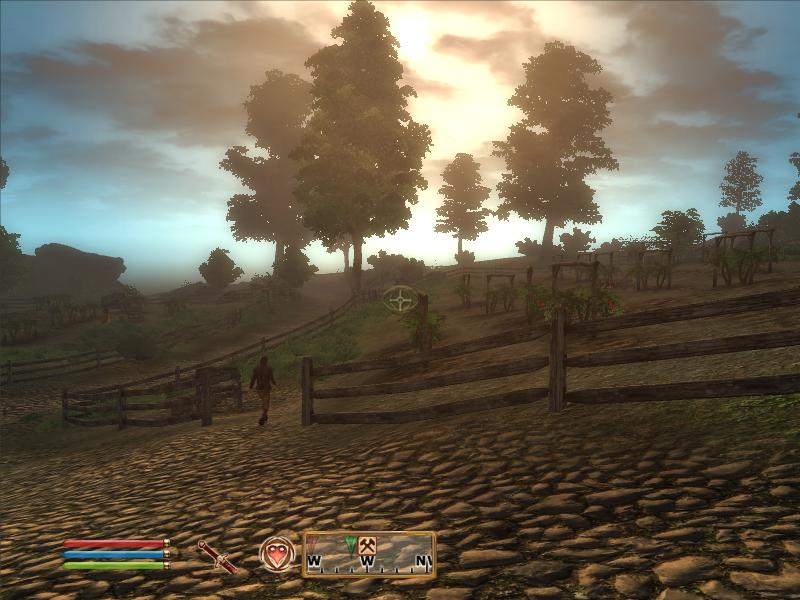
Task: Select the heart-shaped active spell icon
Action: 277,554
